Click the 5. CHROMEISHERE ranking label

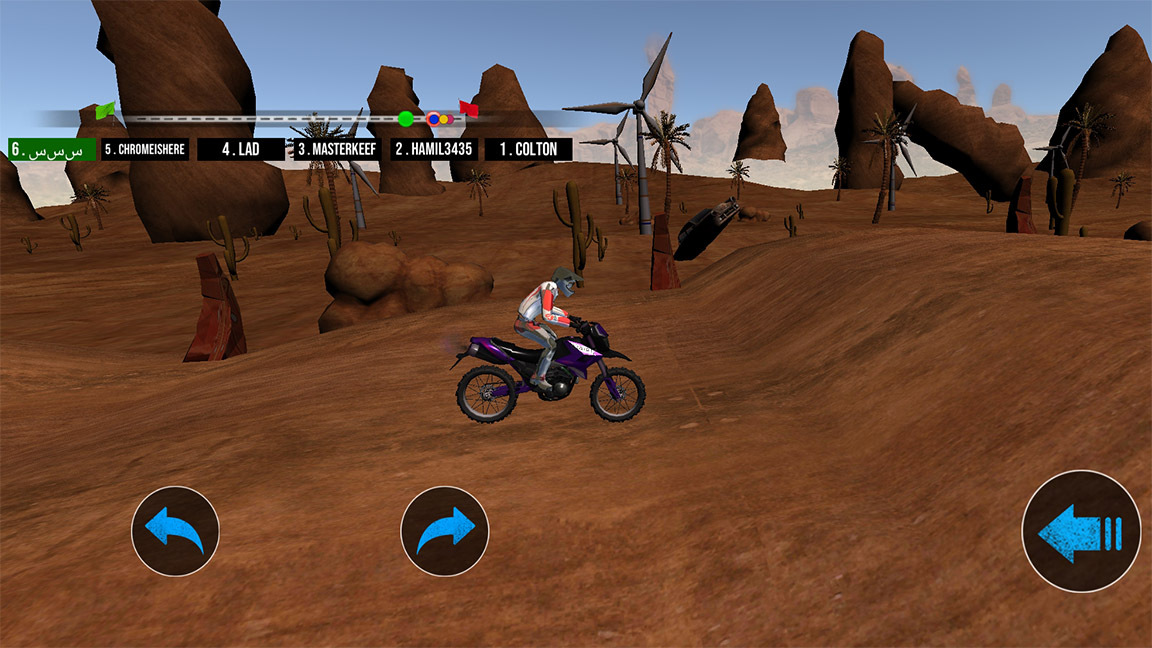tap(145, 149)
